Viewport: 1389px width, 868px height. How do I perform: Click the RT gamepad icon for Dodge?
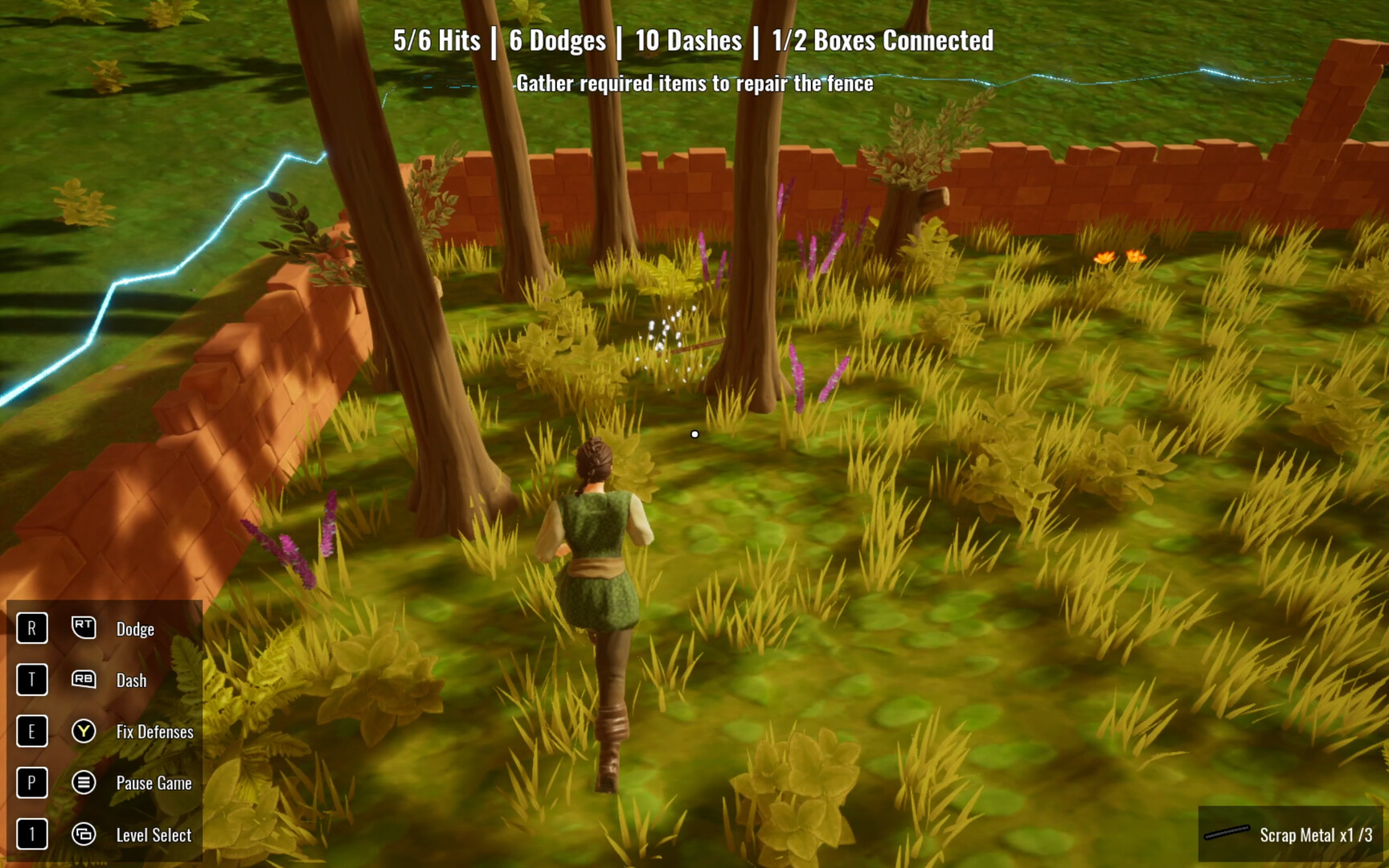[x=83, y=628]
